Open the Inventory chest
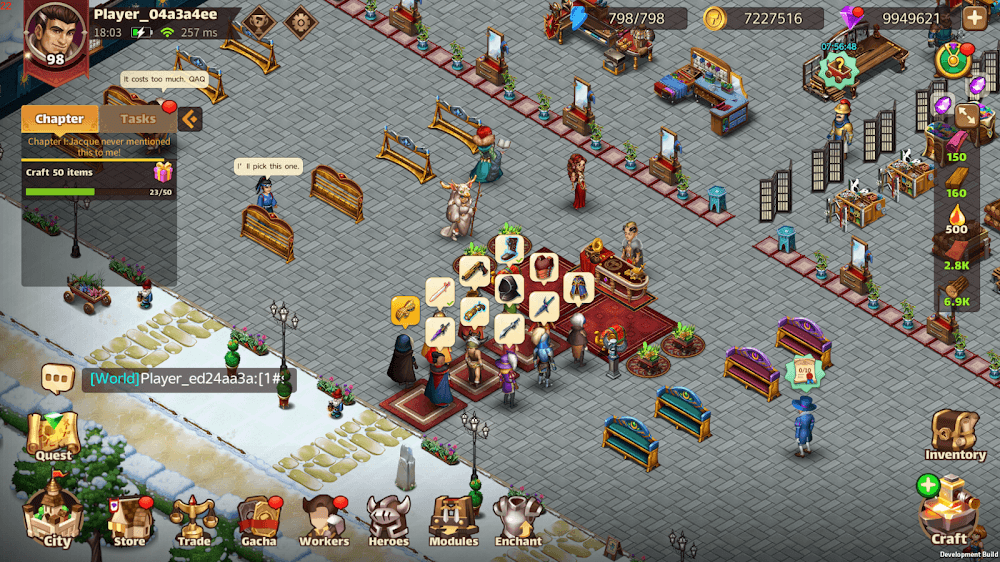The image size is (1000, 562). click(955, 434)
